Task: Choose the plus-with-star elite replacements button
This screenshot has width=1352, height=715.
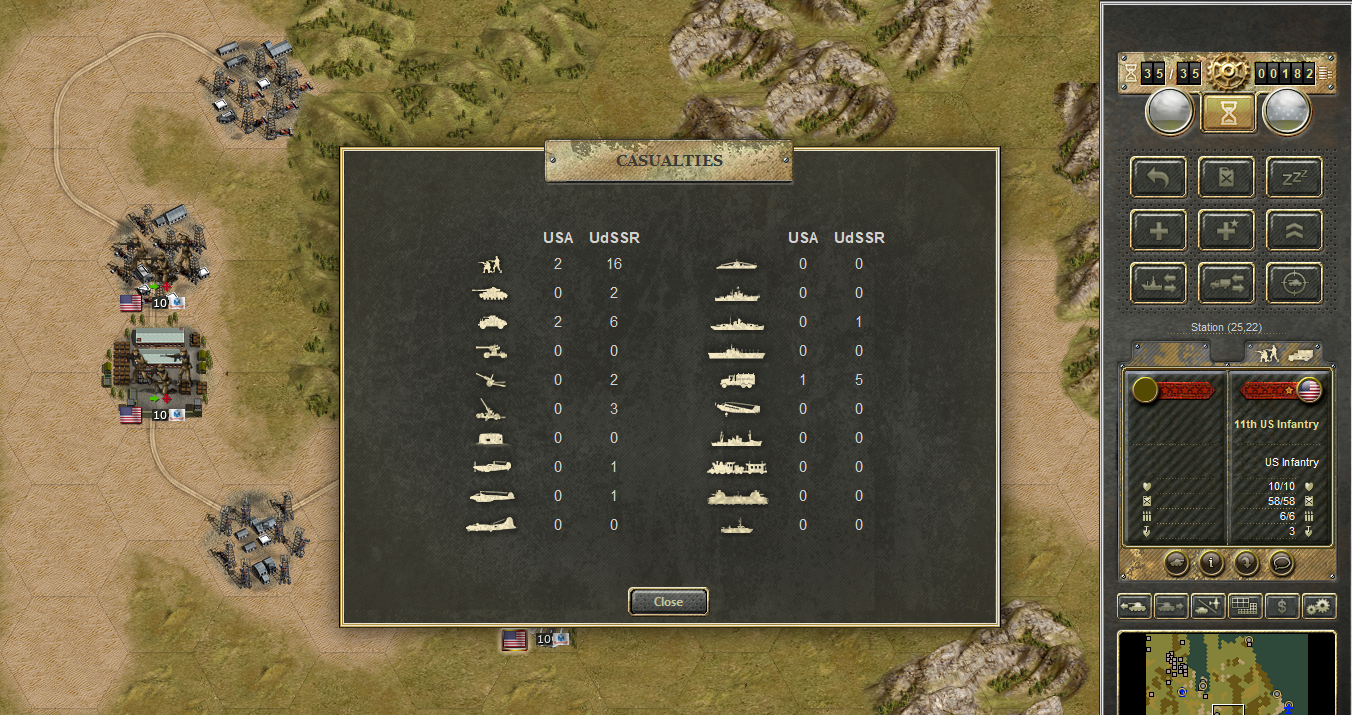Action: 1227,230
